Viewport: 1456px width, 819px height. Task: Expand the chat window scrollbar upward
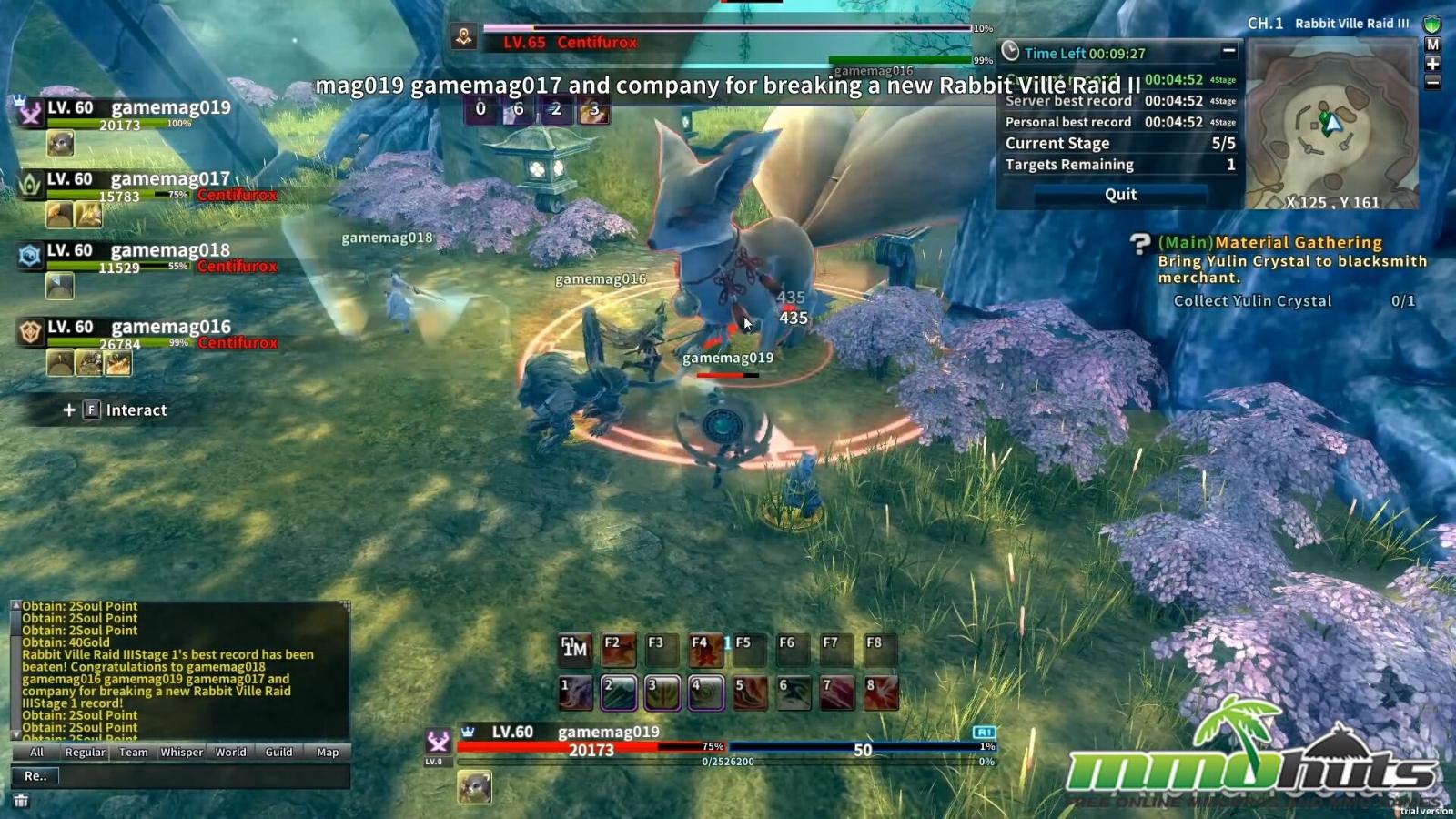[x=14, y=602]
